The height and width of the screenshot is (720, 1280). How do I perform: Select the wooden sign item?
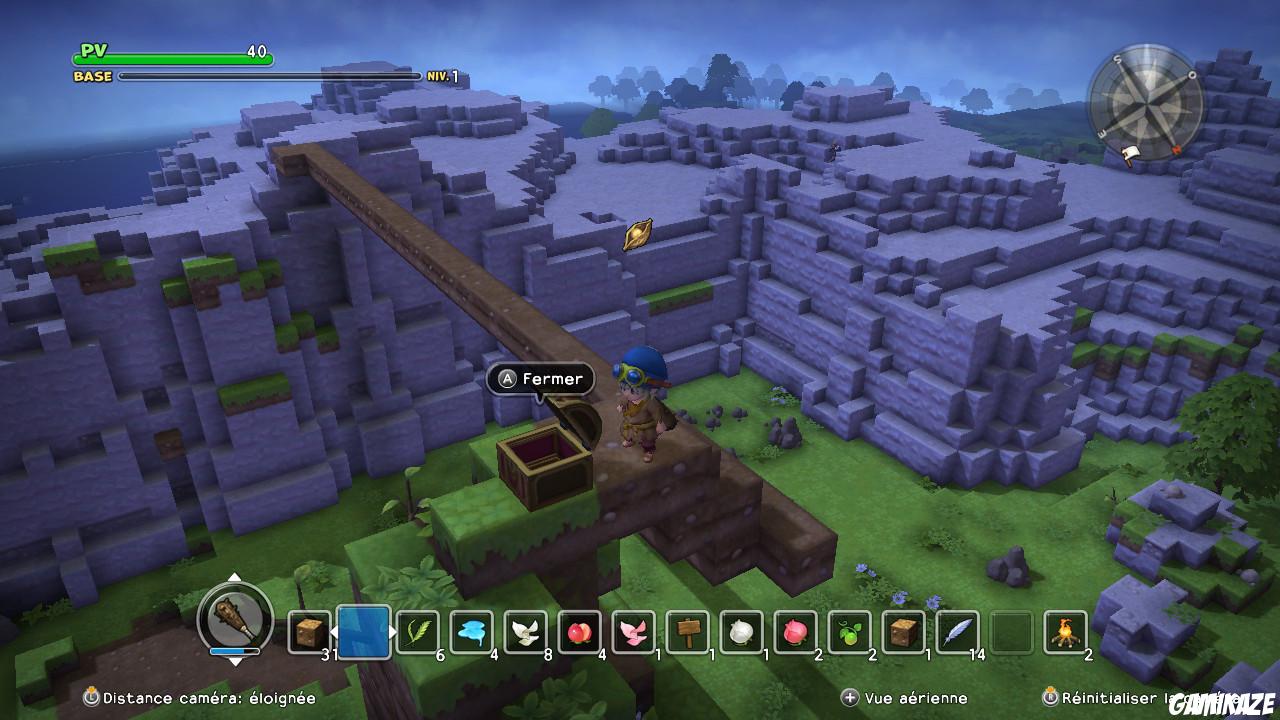tap(685, 631)
